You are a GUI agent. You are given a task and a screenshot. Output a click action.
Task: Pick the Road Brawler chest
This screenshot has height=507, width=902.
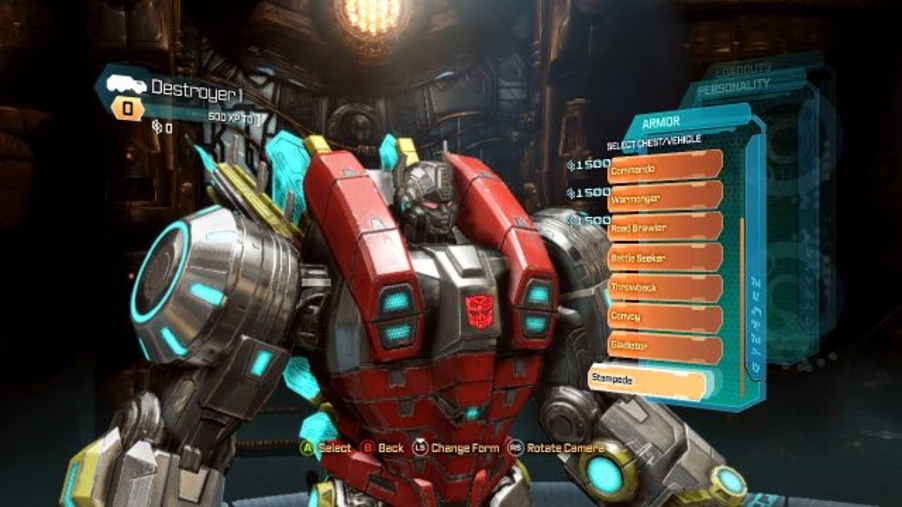point(665,228)
